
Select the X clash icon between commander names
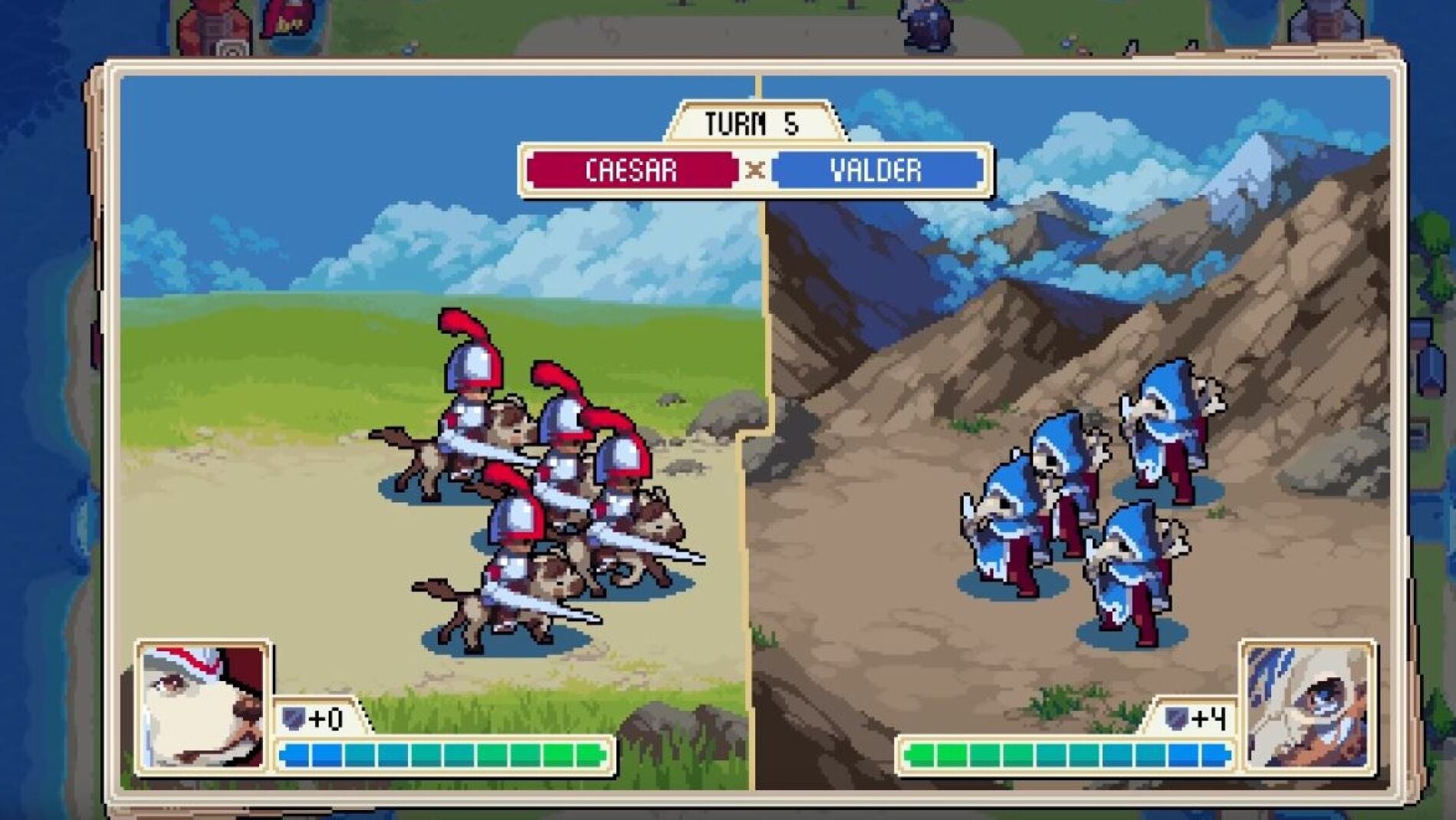pyautogui.click(x=757, y=171)
